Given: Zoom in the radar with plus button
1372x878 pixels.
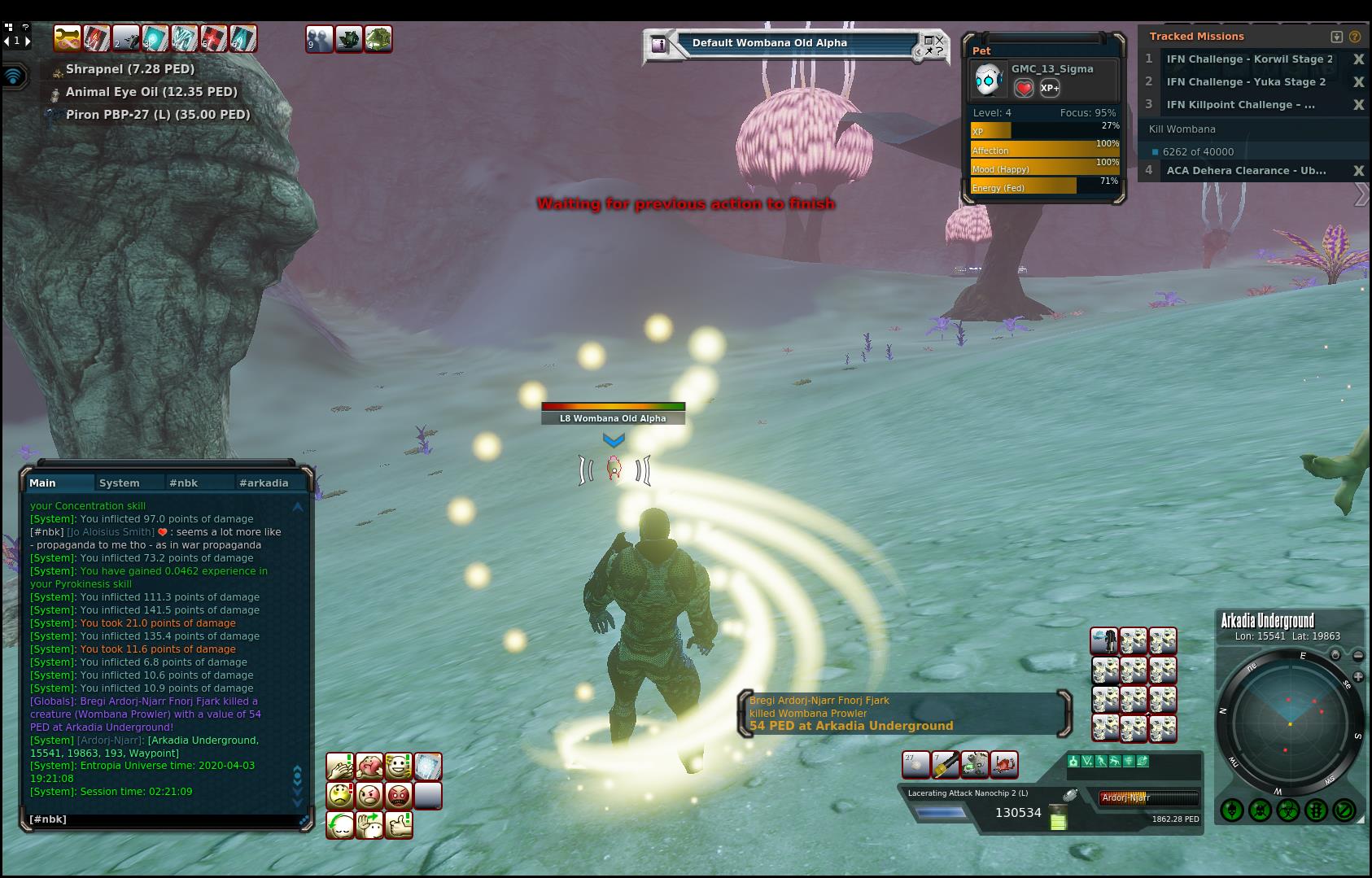Looking at the screenshot, I should pyautogui.click(x=1358, y=676).
